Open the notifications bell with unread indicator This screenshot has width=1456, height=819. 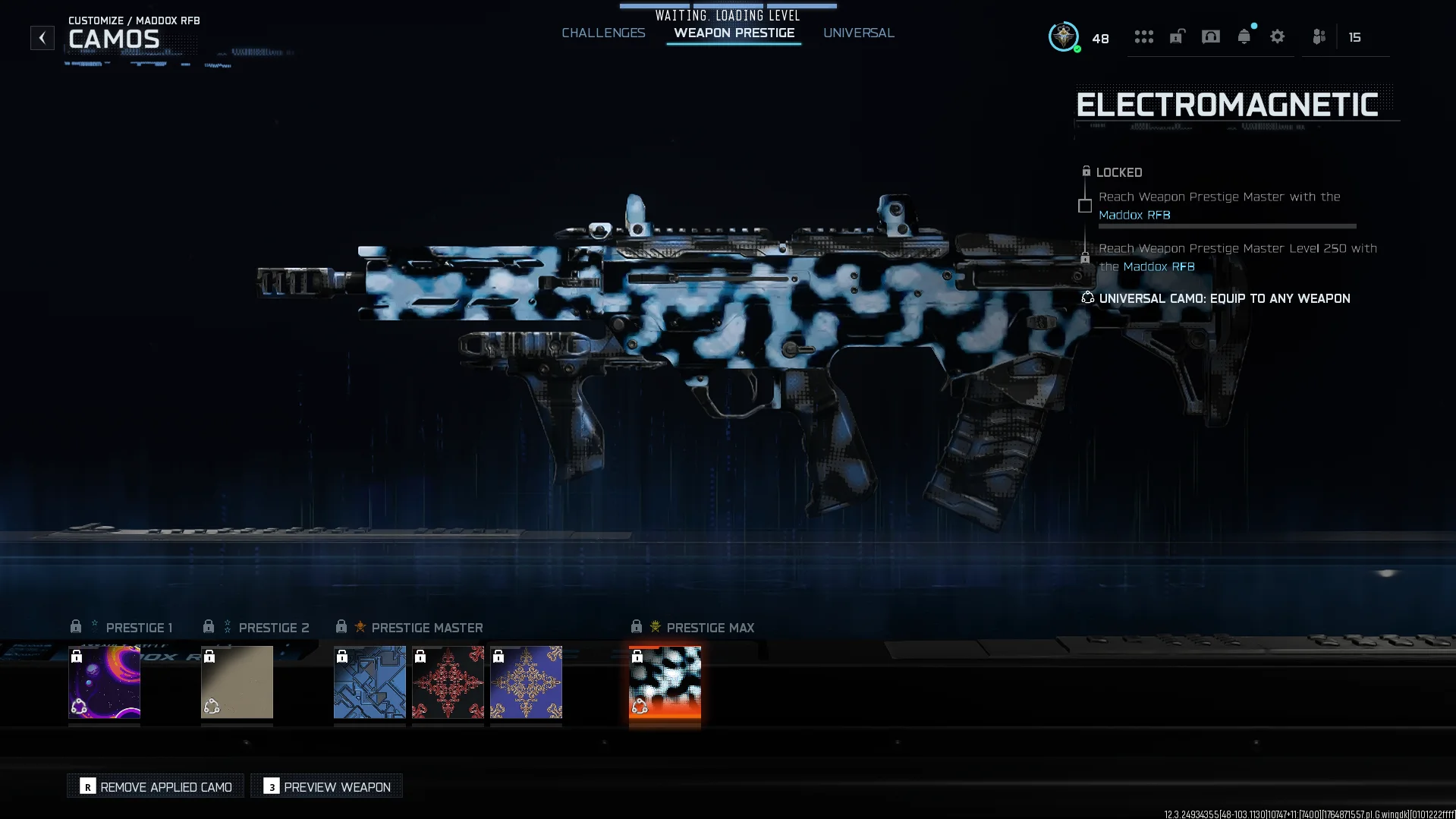(1244, 36)
